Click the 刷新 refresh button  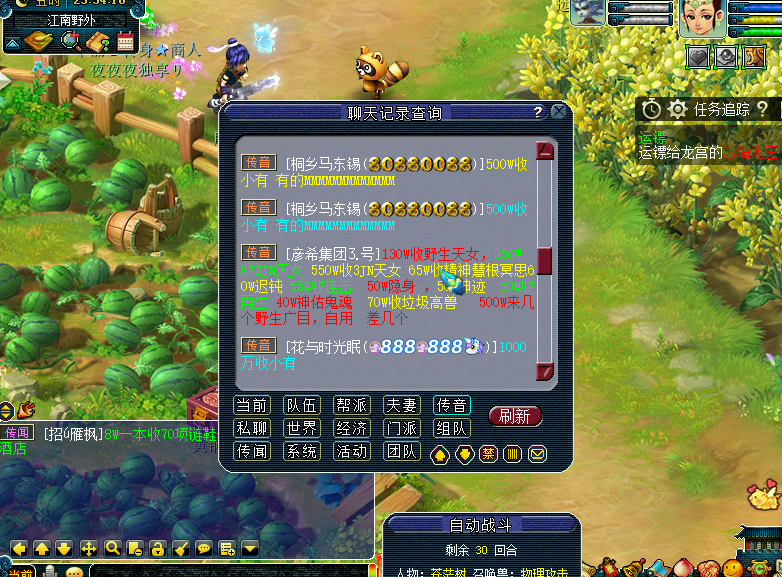click(x=515, y=416)
